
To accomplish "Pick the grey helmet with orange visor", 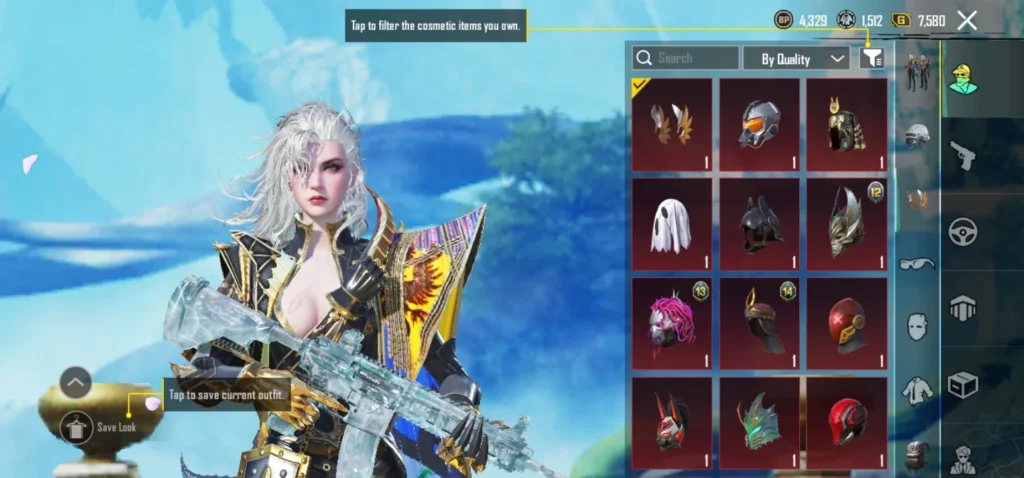I will [759, 125].
